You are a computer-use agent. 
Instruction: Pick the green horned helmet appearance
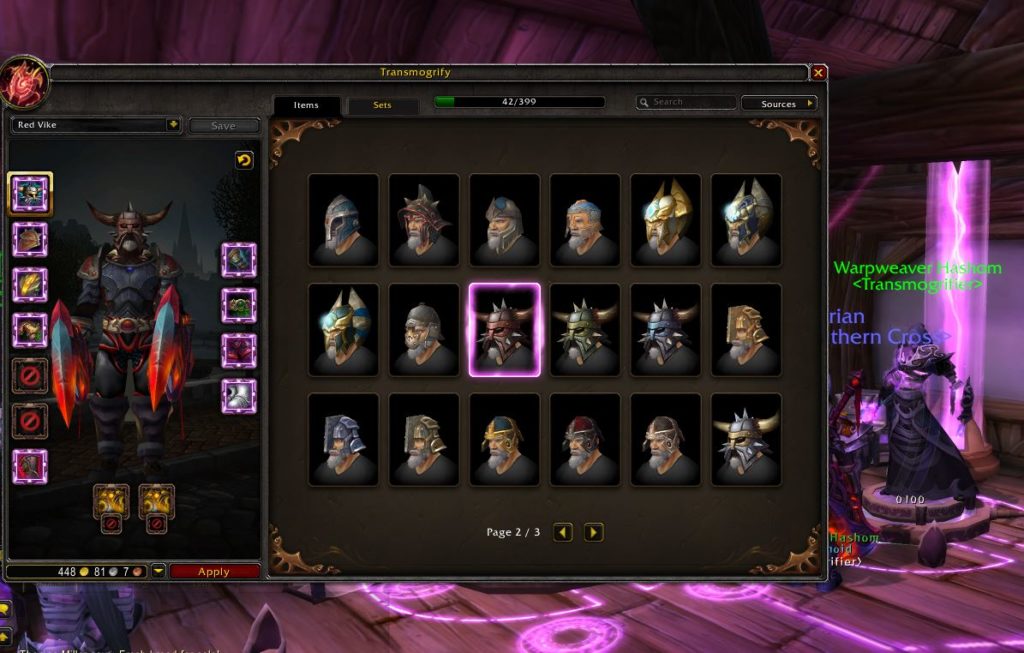pyautogui.click(x=585, y=329)
